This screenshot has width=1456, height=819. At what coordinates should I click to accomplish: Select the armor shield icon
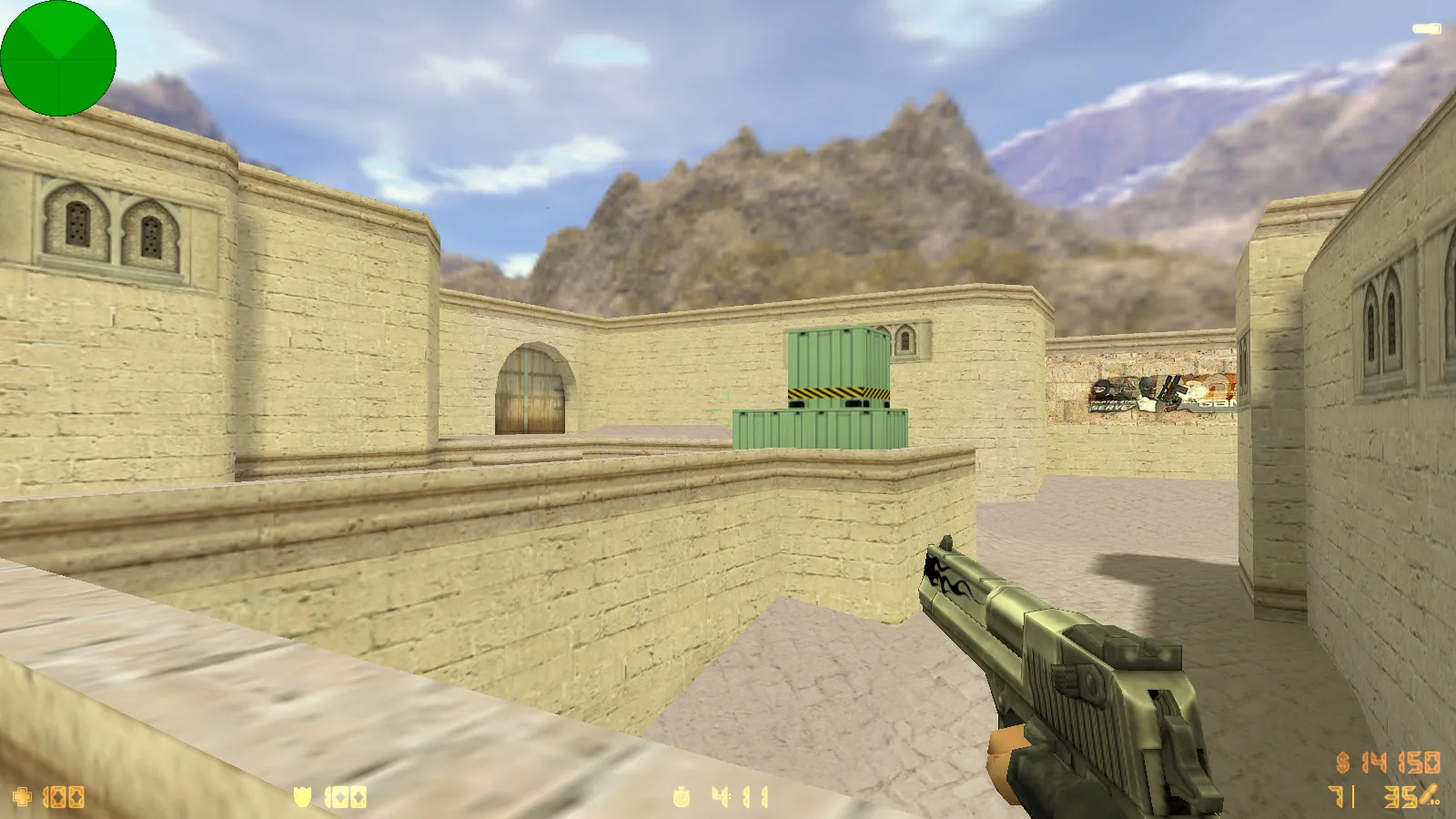pos(305,794)
